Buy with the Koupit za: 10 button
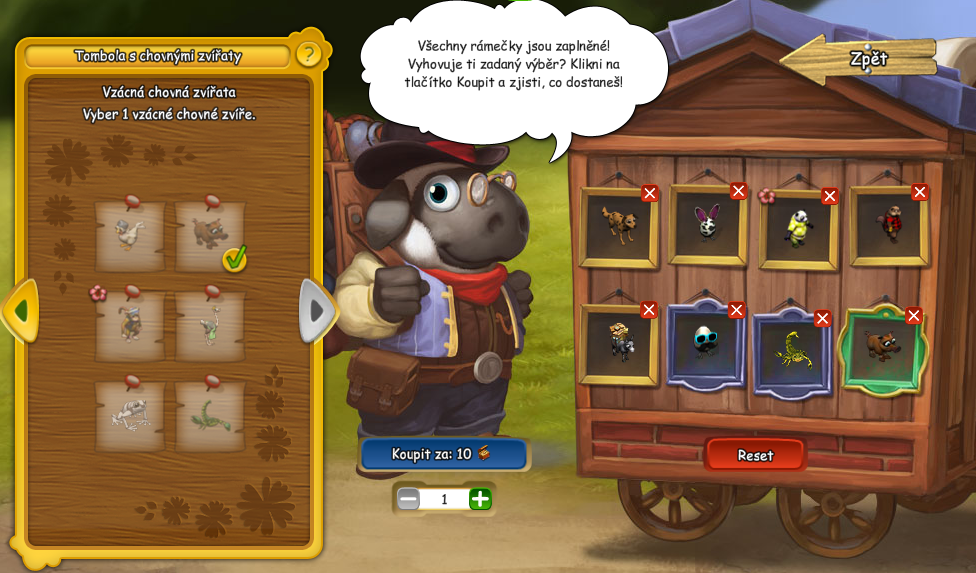The image size is (976, 573). tap(443, 454)
